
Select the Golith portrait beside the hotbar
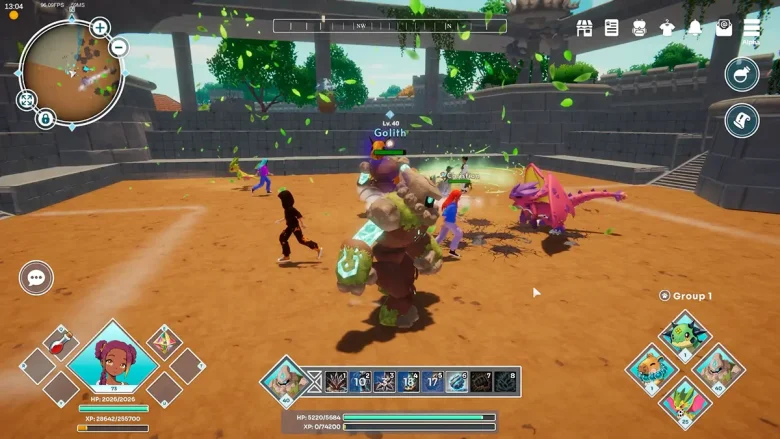click(x=284, y=381)
